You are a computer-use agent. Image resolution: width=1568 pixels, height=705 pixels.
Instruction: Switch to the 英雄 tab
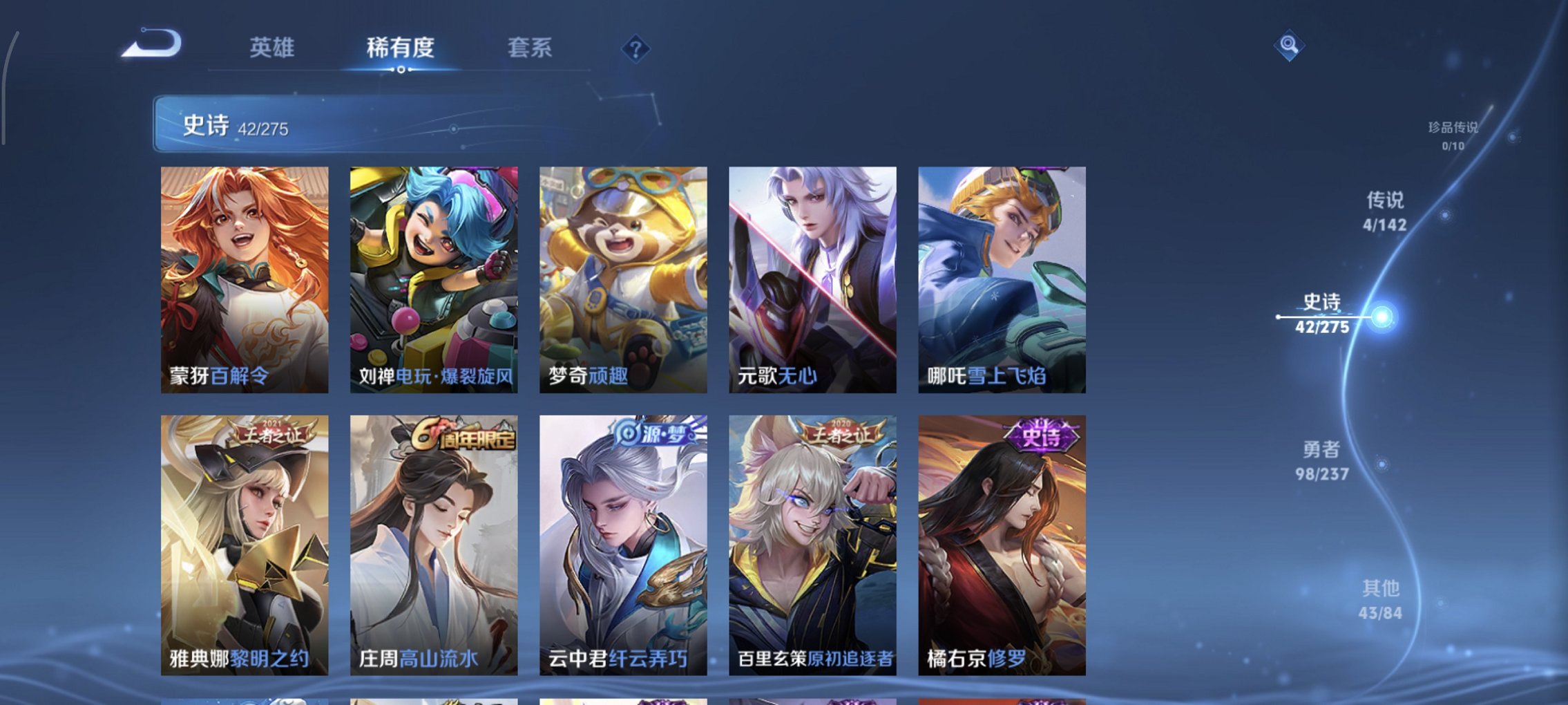pos(274,48)
